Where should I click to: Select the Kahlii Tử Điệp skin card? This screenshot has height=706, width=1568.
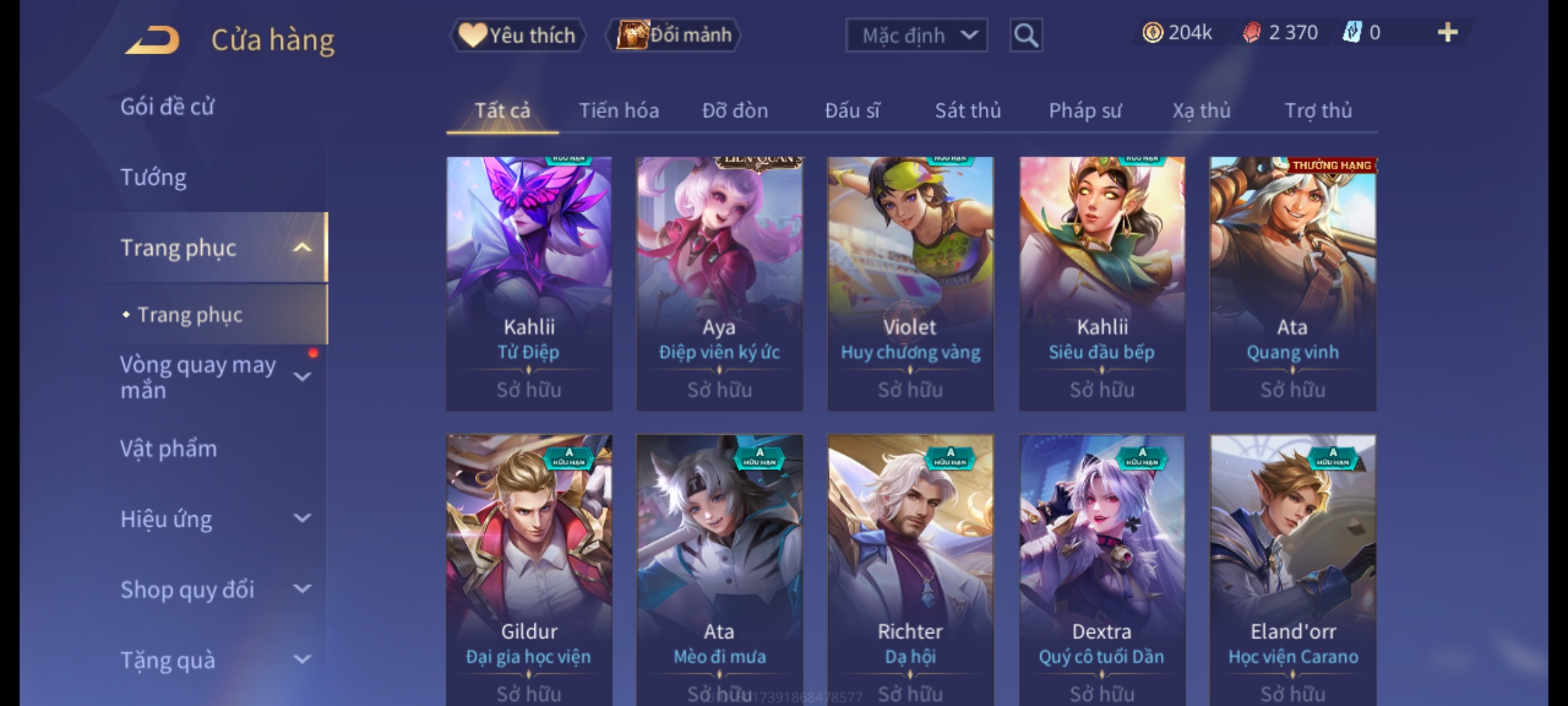529,283
